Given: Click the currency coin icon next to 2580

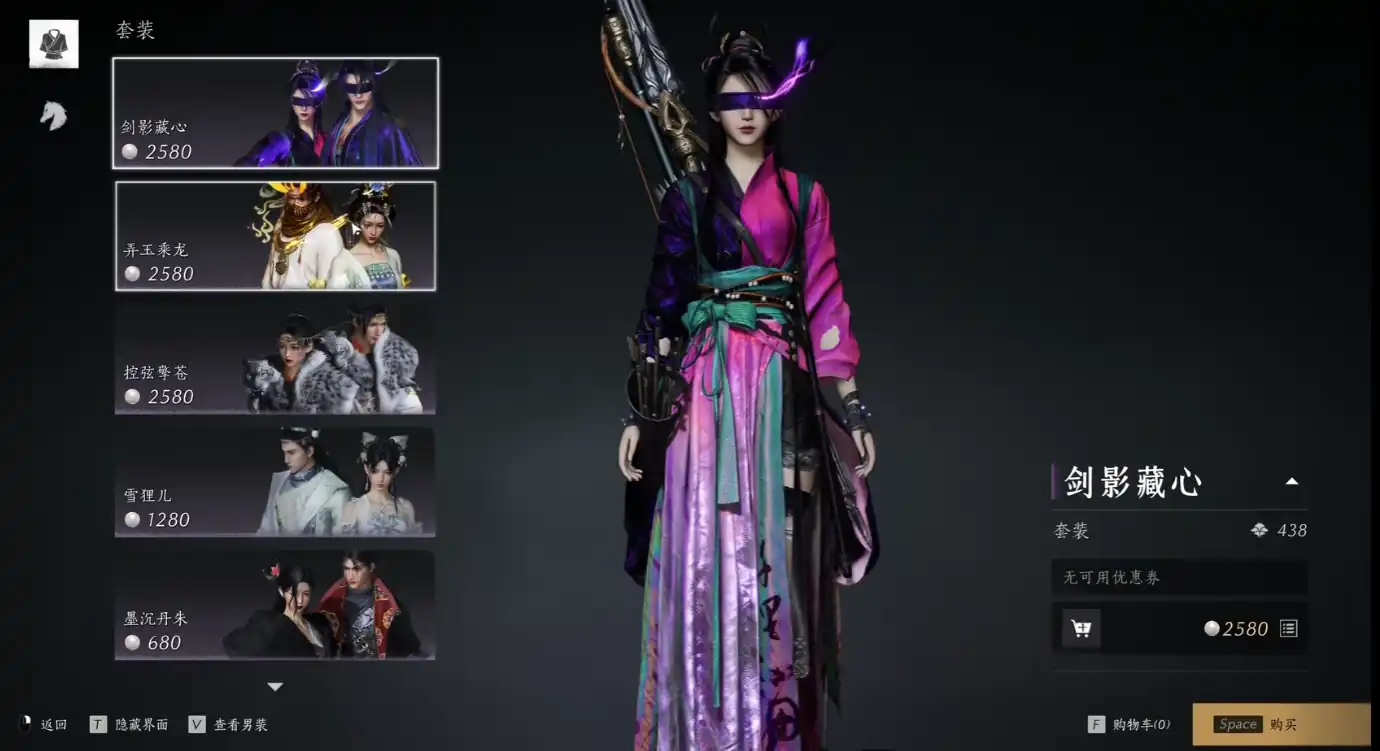Looking at the screenshot, I should (1213, 628).
